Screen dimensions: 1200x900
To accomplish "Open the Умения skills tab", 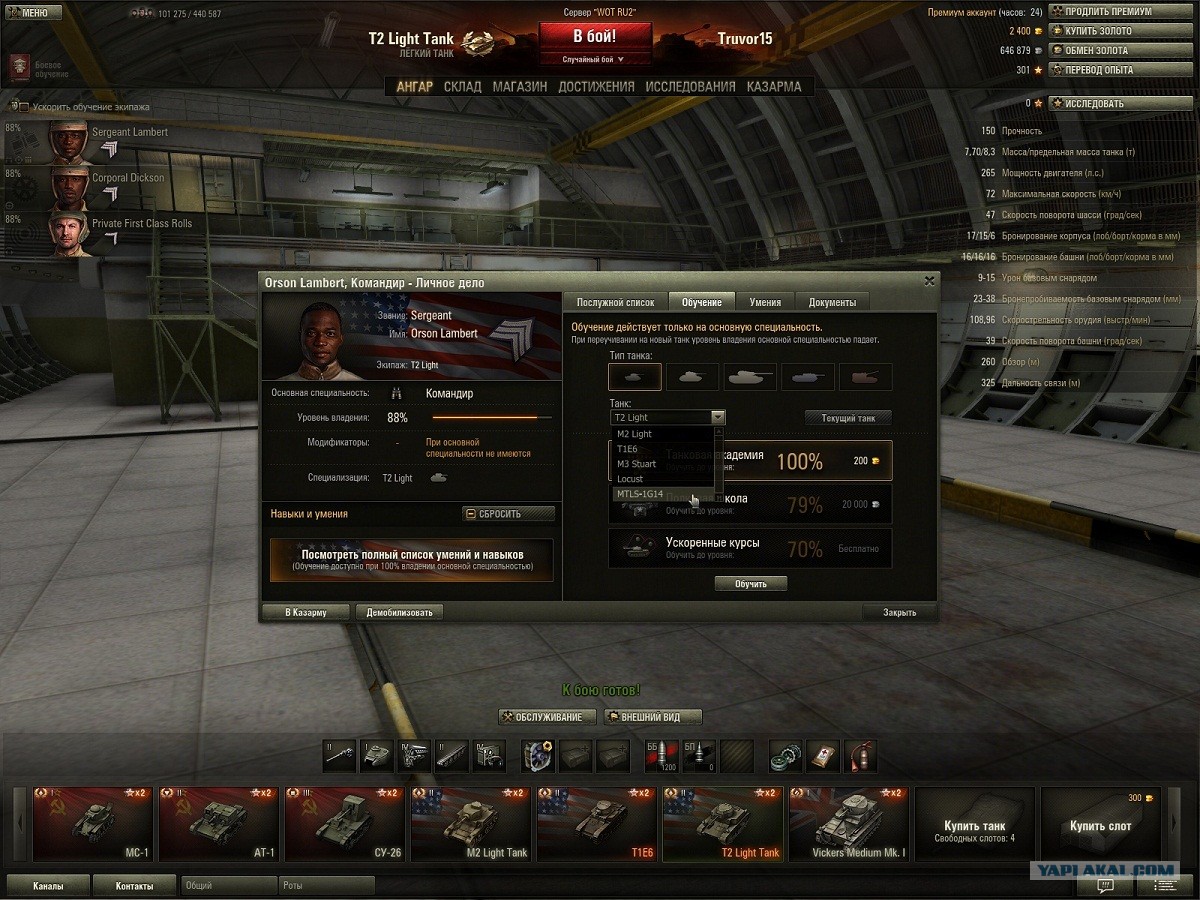I will [765, 302].
